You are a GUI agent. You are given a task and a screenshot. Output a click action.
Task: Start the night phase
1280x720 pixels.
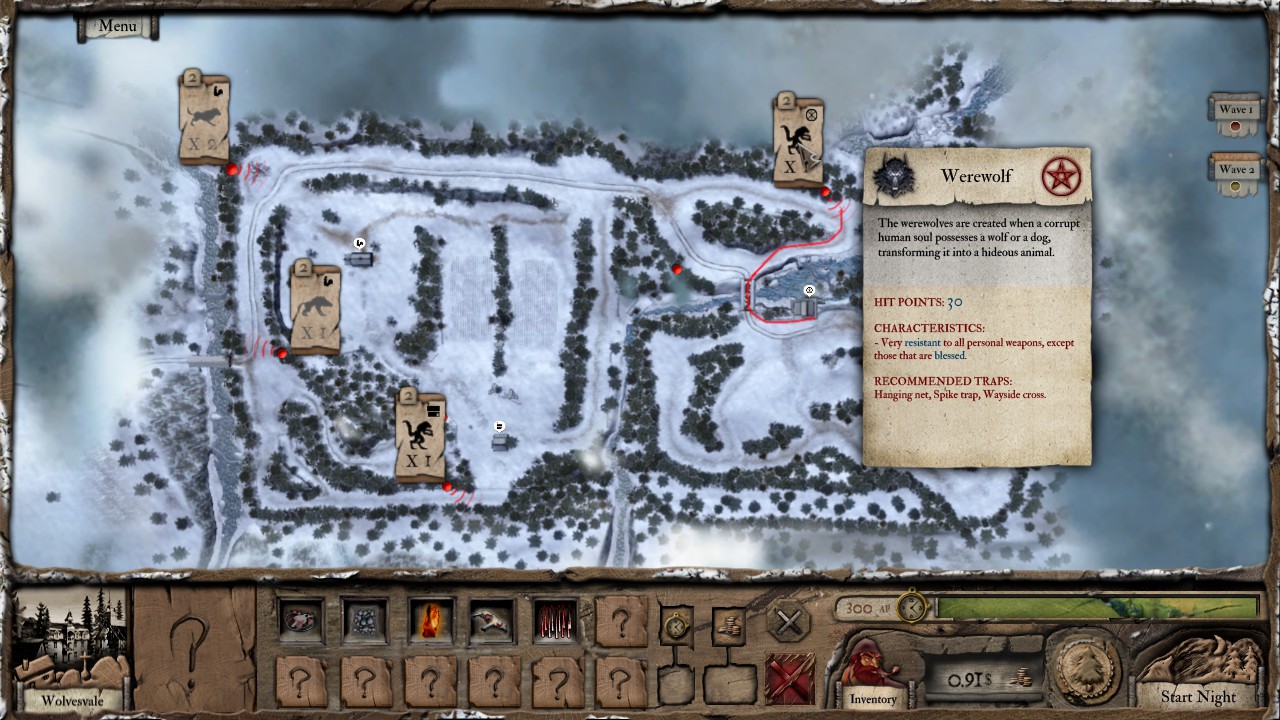(x=1197, y=696)
